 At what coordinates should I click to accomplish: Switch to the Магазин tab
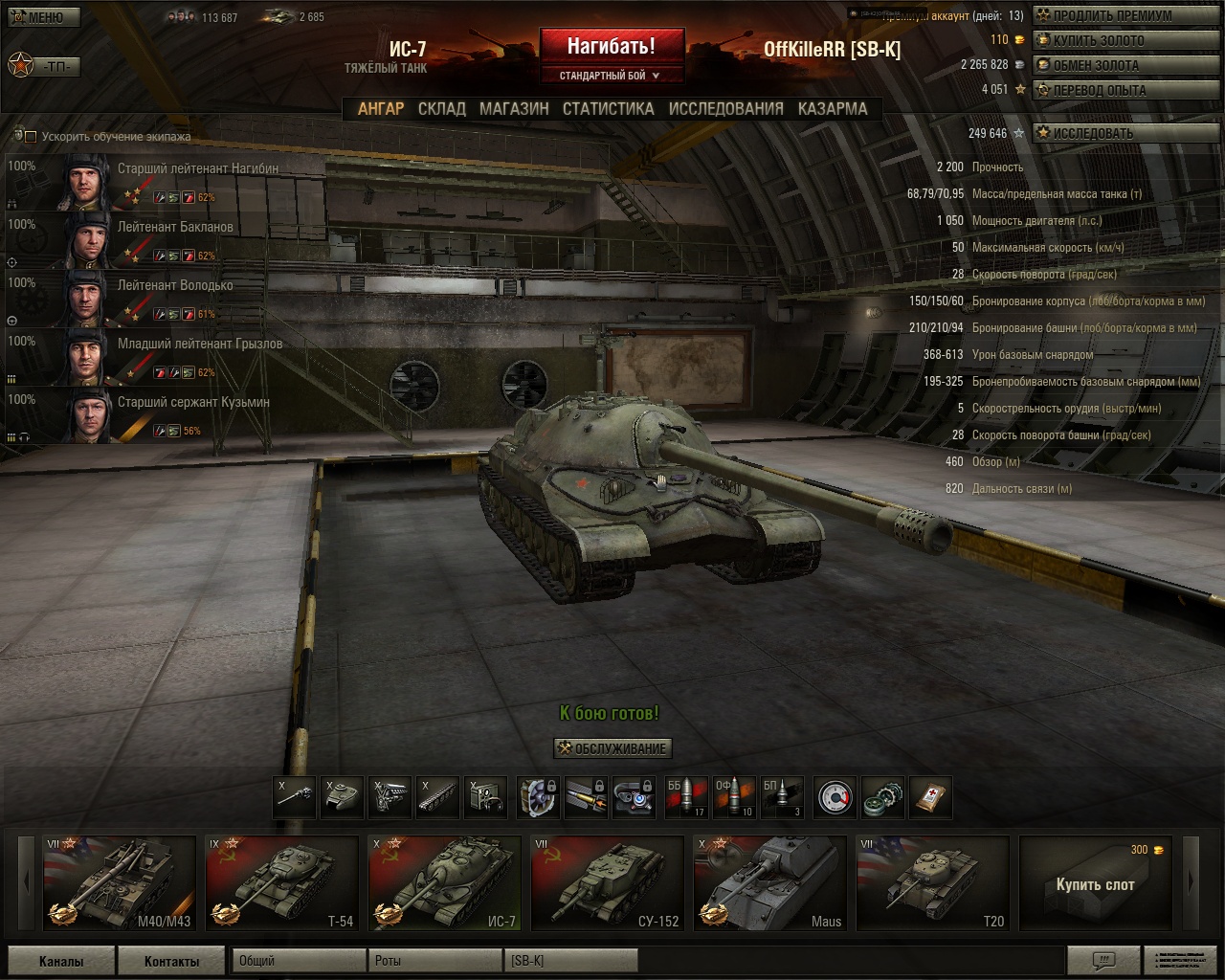pos(514,109)
